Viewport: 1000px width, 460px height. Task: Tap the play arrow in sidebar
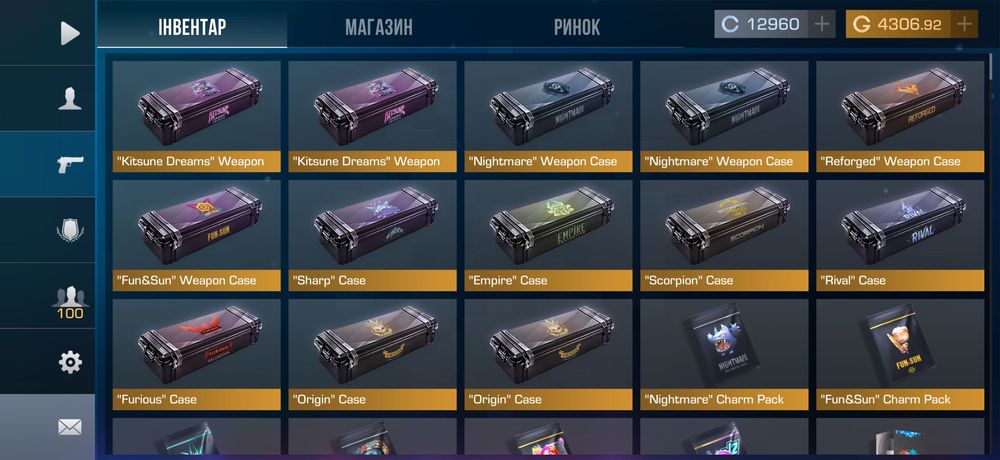coord(69,34)
